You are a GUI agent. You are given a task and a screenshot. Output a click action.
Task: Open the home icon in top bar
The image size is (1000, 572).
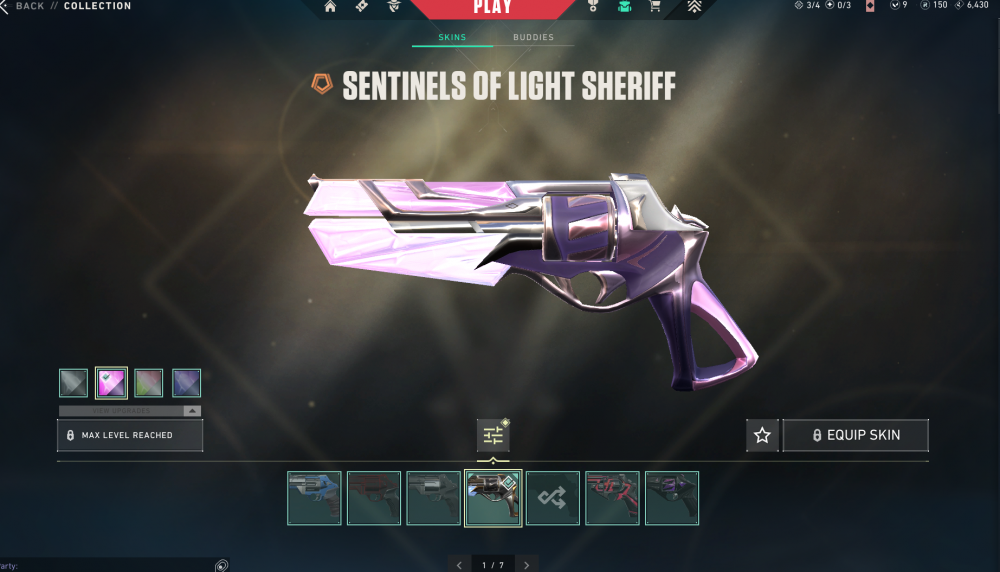330,7
